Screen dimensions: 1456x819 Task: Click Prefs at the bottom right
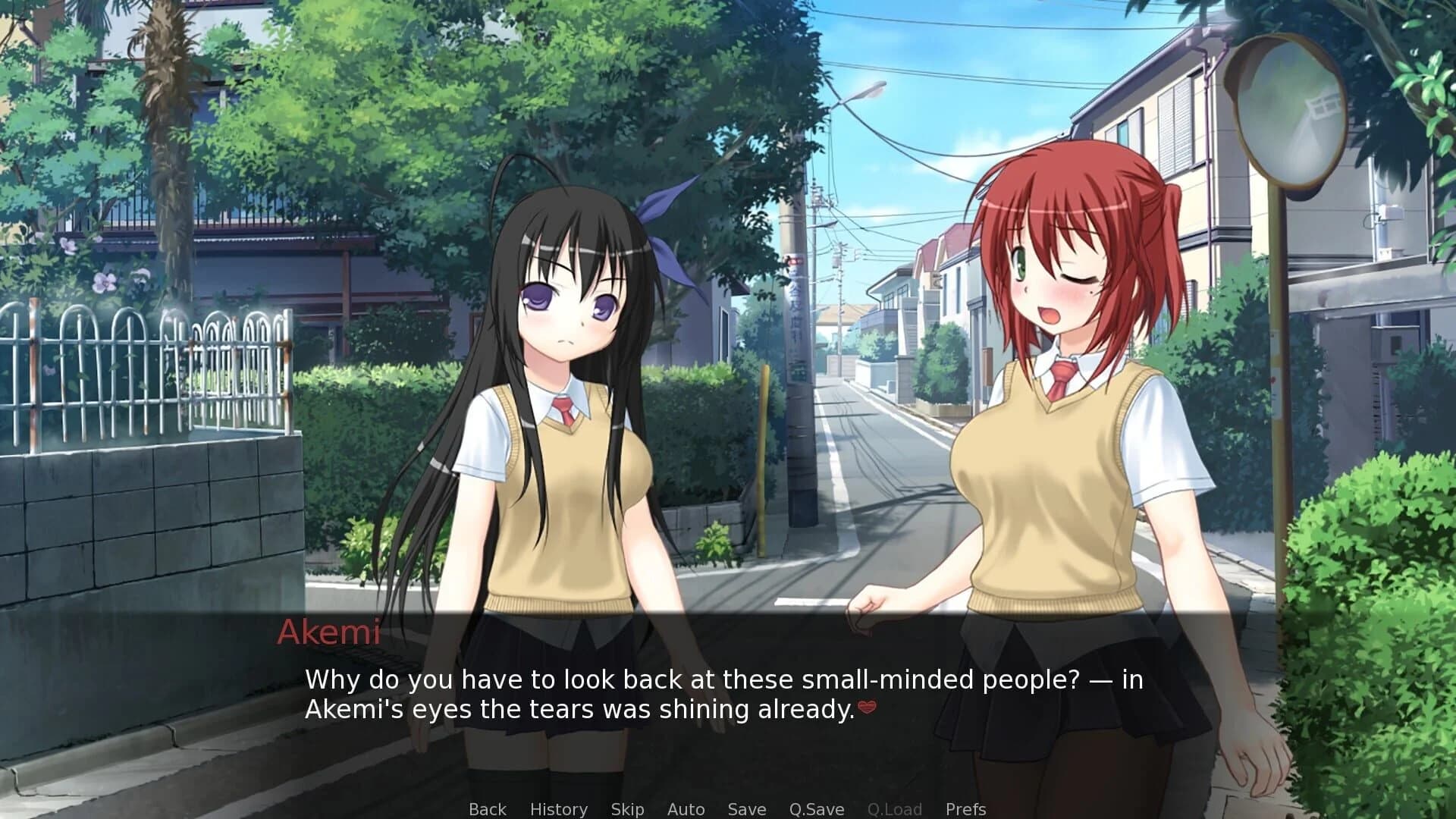[965, 809]
